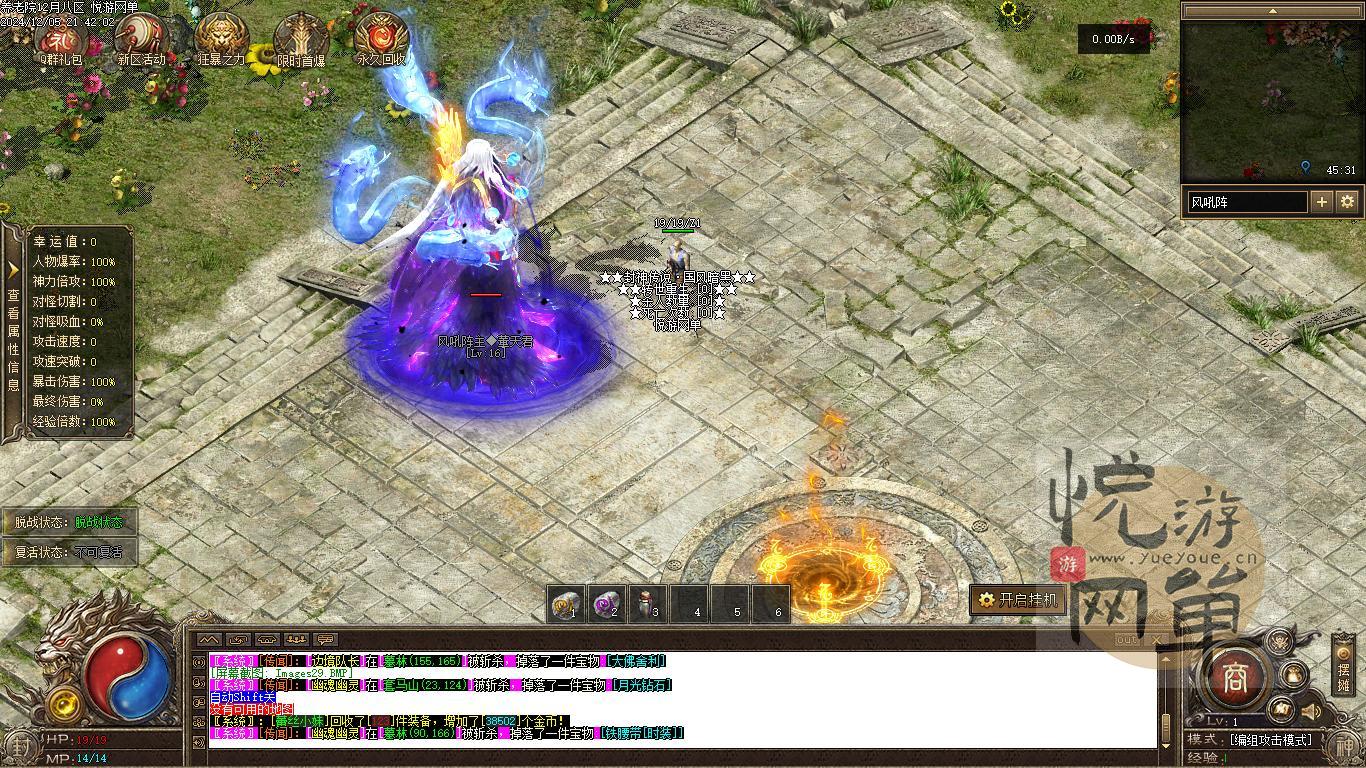1366x768 pixels.
Task: Select the three-people group chat tab
Action: (296, 639)
